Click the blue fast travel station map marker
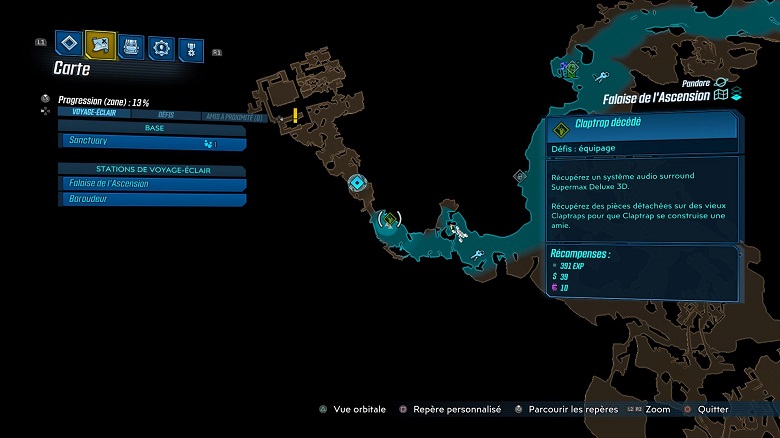 point(357,183)
